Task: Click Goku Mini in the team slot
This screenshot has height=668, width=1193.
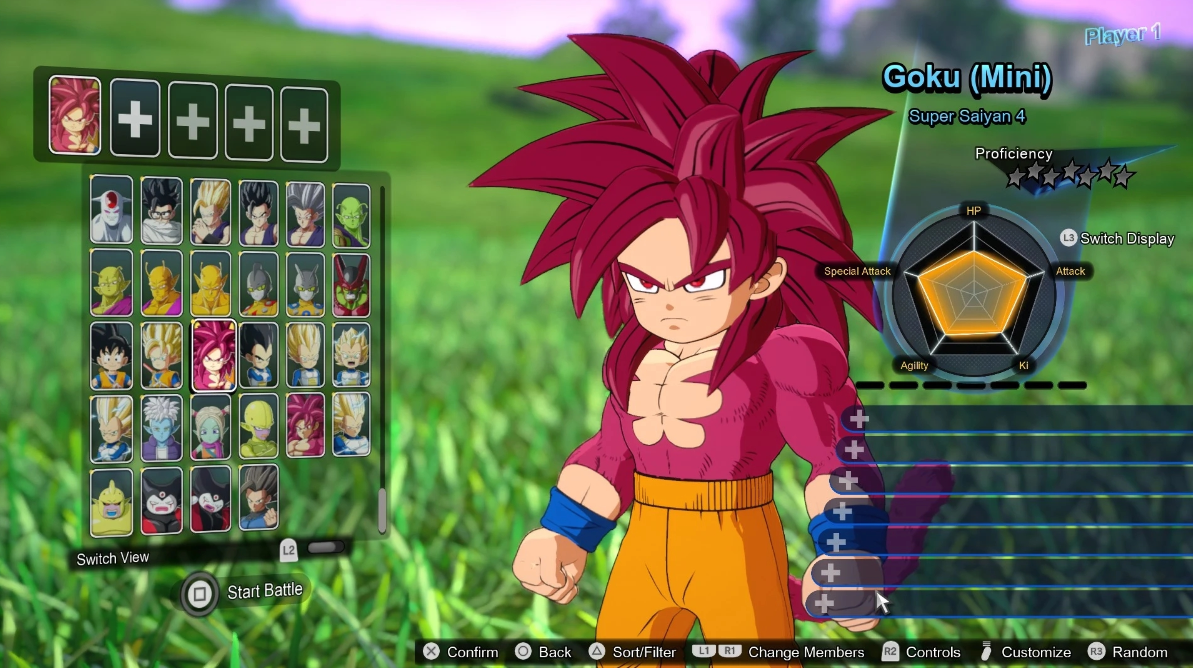Action: tap(75, 116)
